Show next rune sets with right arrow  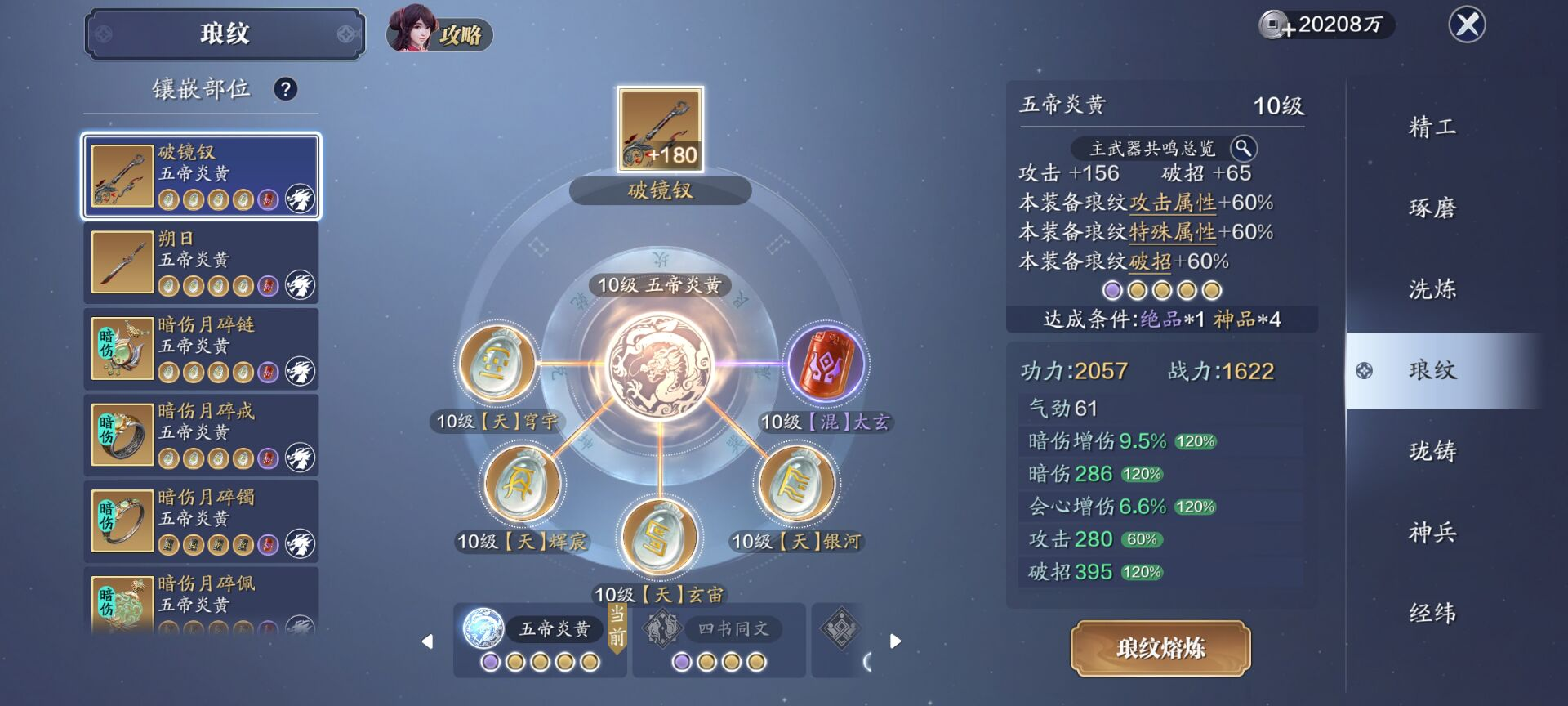click(895, 641)
